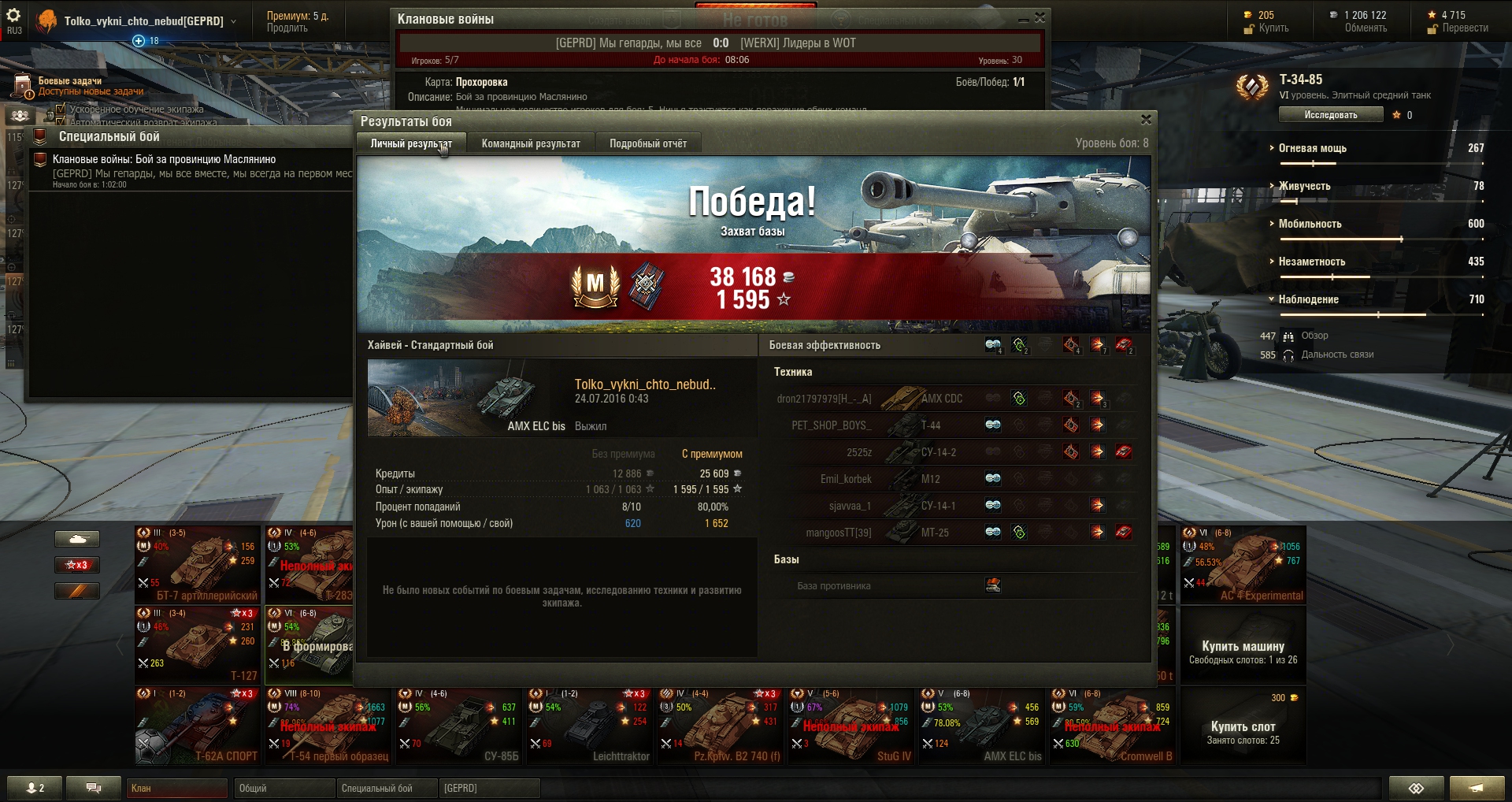1512x802 pixels.
Task: Open the Подробный отчёт tab
Action: [647, 143]
